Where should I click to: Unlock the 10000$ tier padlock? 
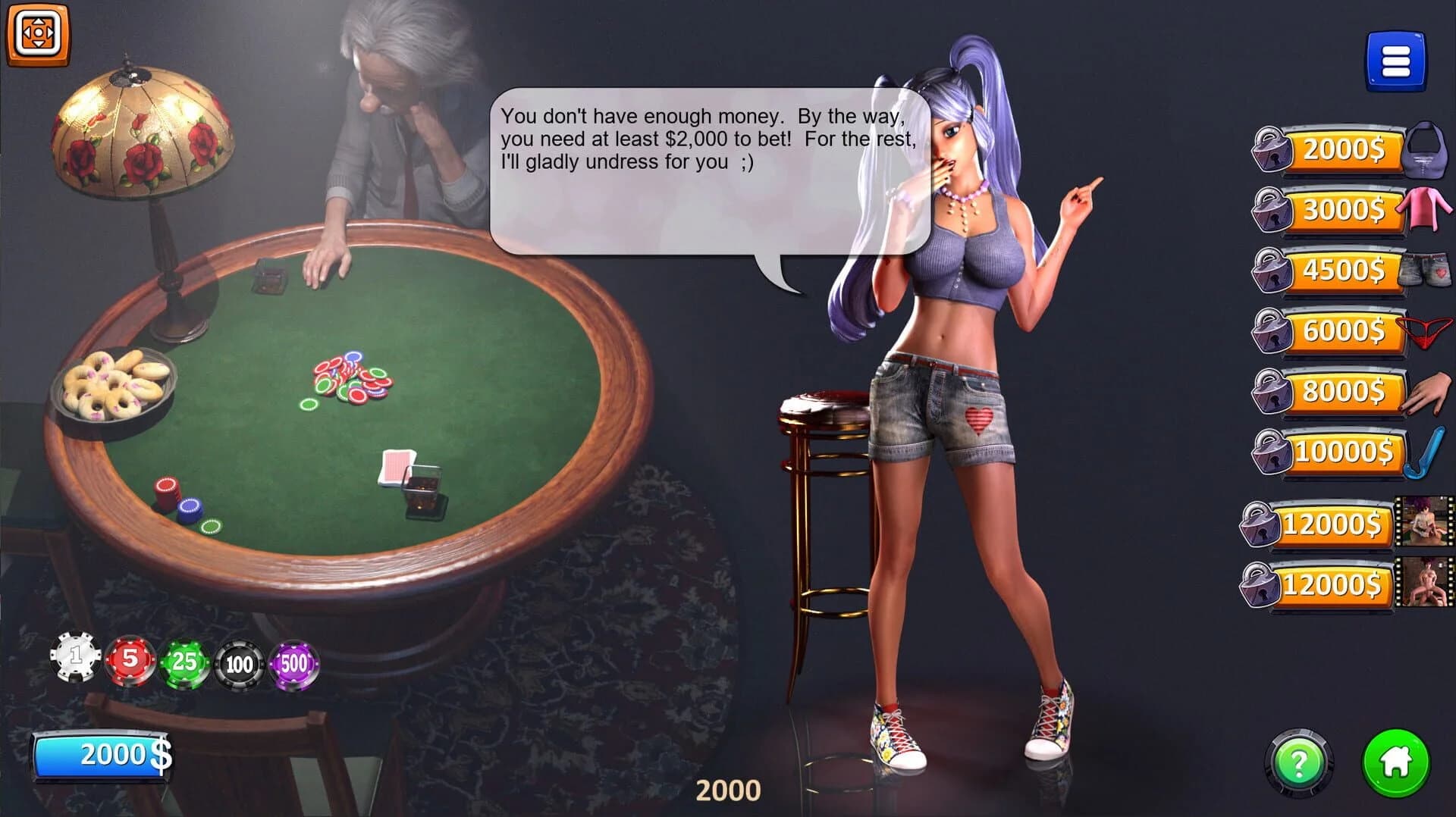(1272, 452)
